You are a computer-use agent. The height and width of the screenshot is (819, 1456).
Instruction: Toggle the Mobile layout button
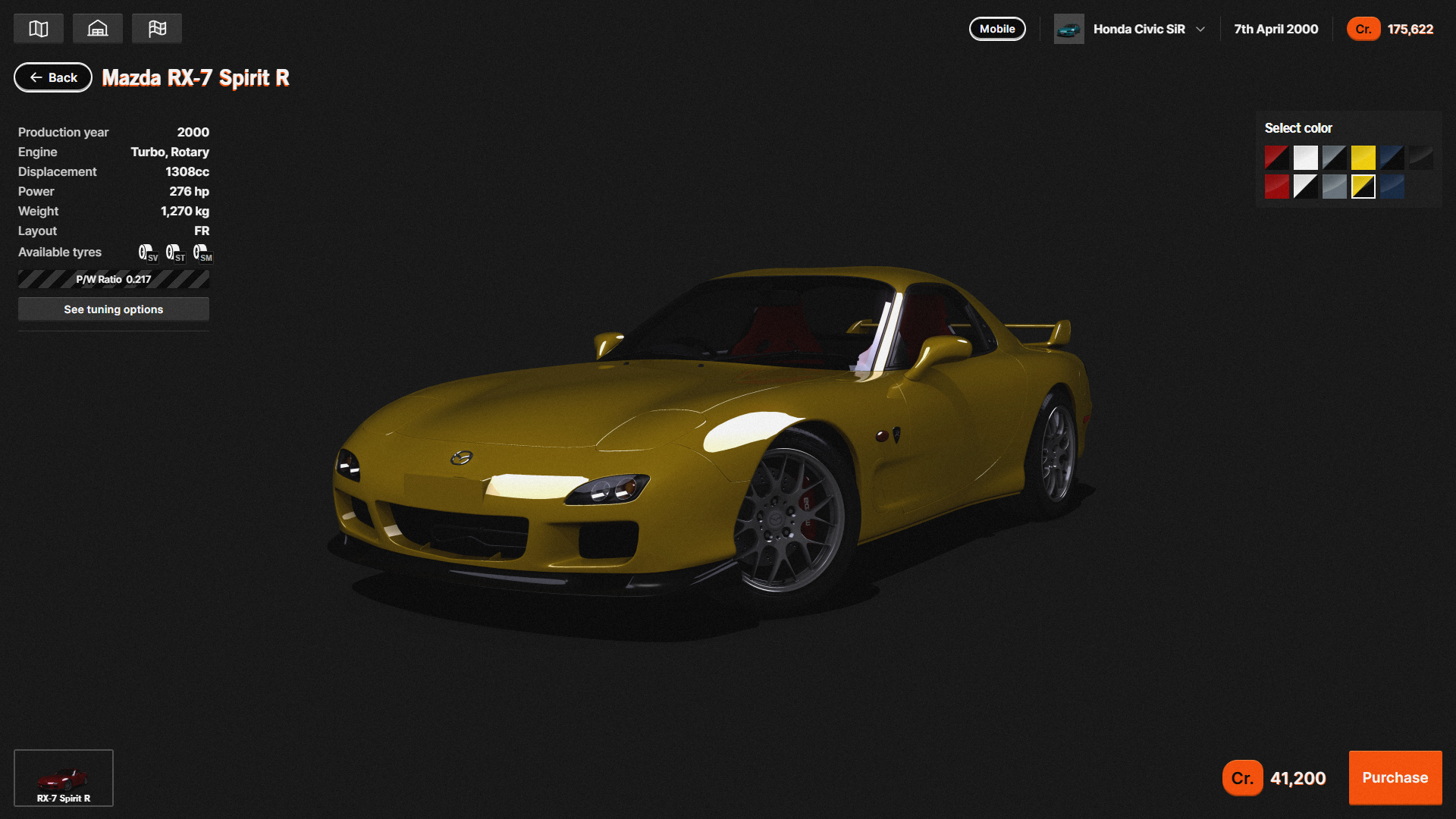pyautogui.click(x=997, y=29)
